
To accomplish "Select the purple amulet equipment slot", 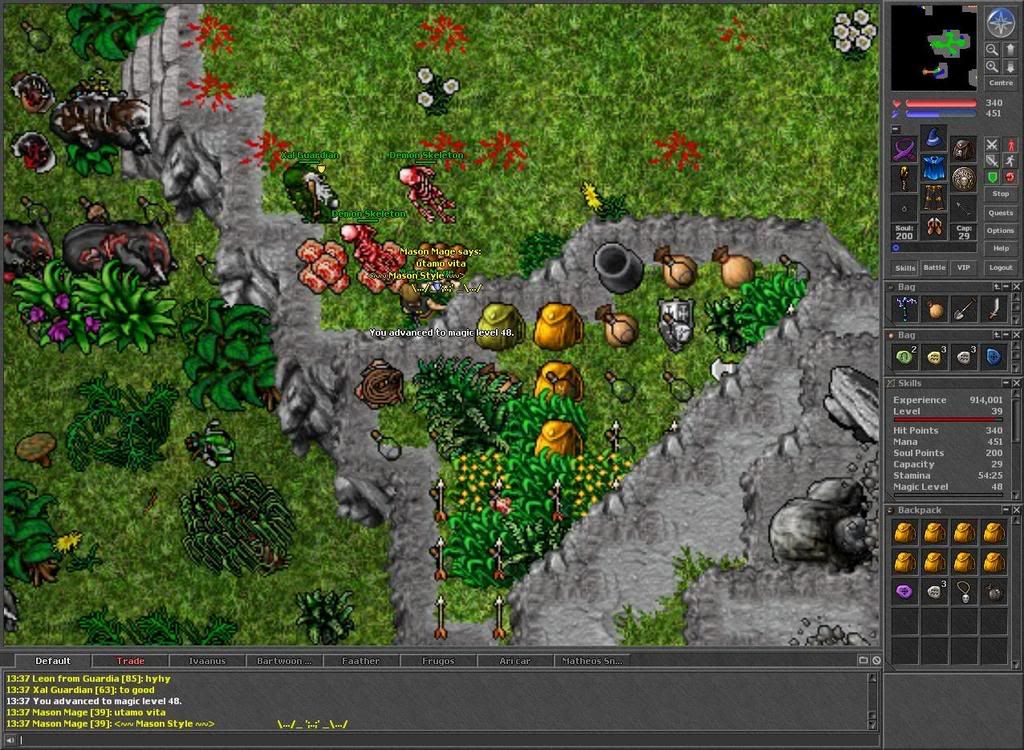I will 905,150.
